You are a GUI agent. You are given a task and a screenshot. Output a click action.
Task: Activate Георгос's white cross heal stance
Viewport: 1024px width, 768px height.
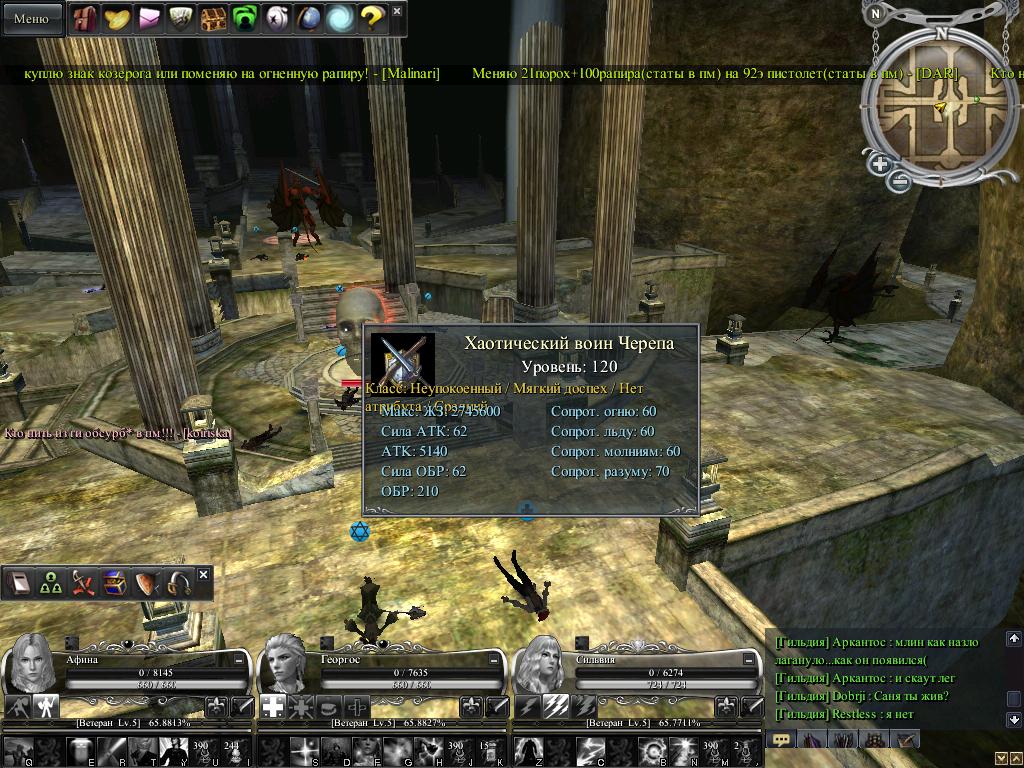click(x=272, y=707)
